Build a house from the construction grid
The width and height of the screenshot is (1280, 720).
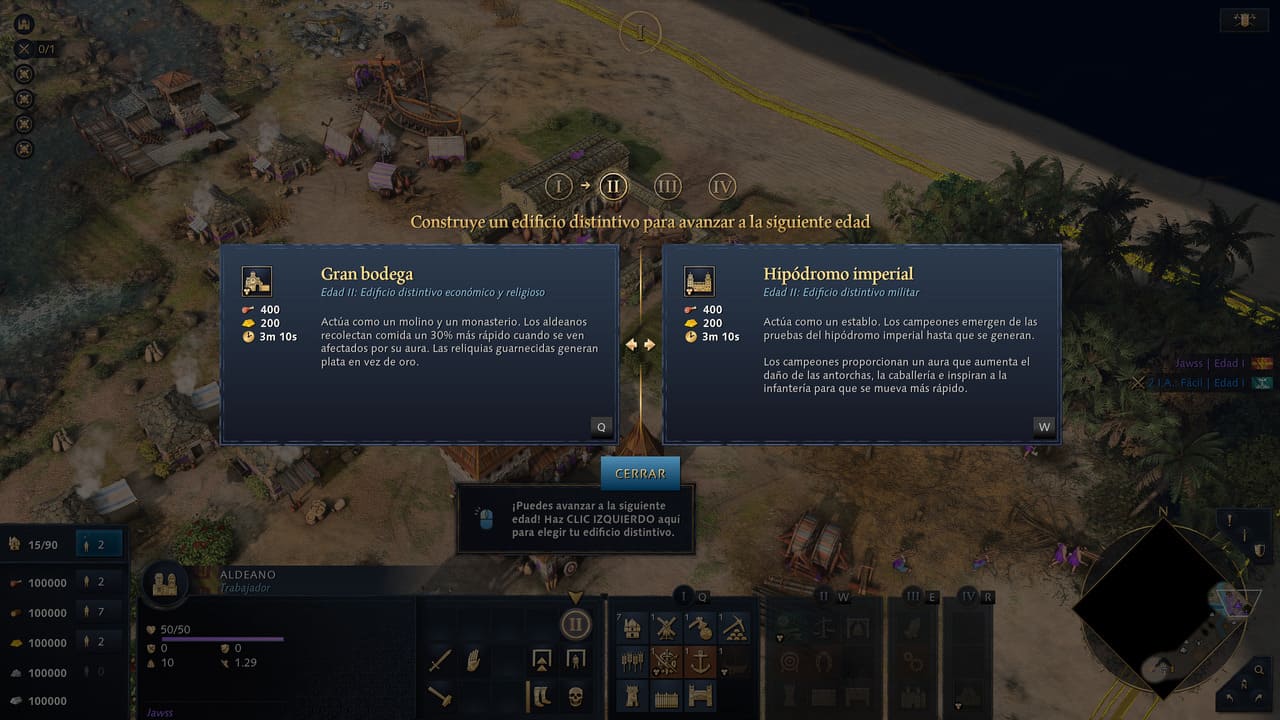632,628
